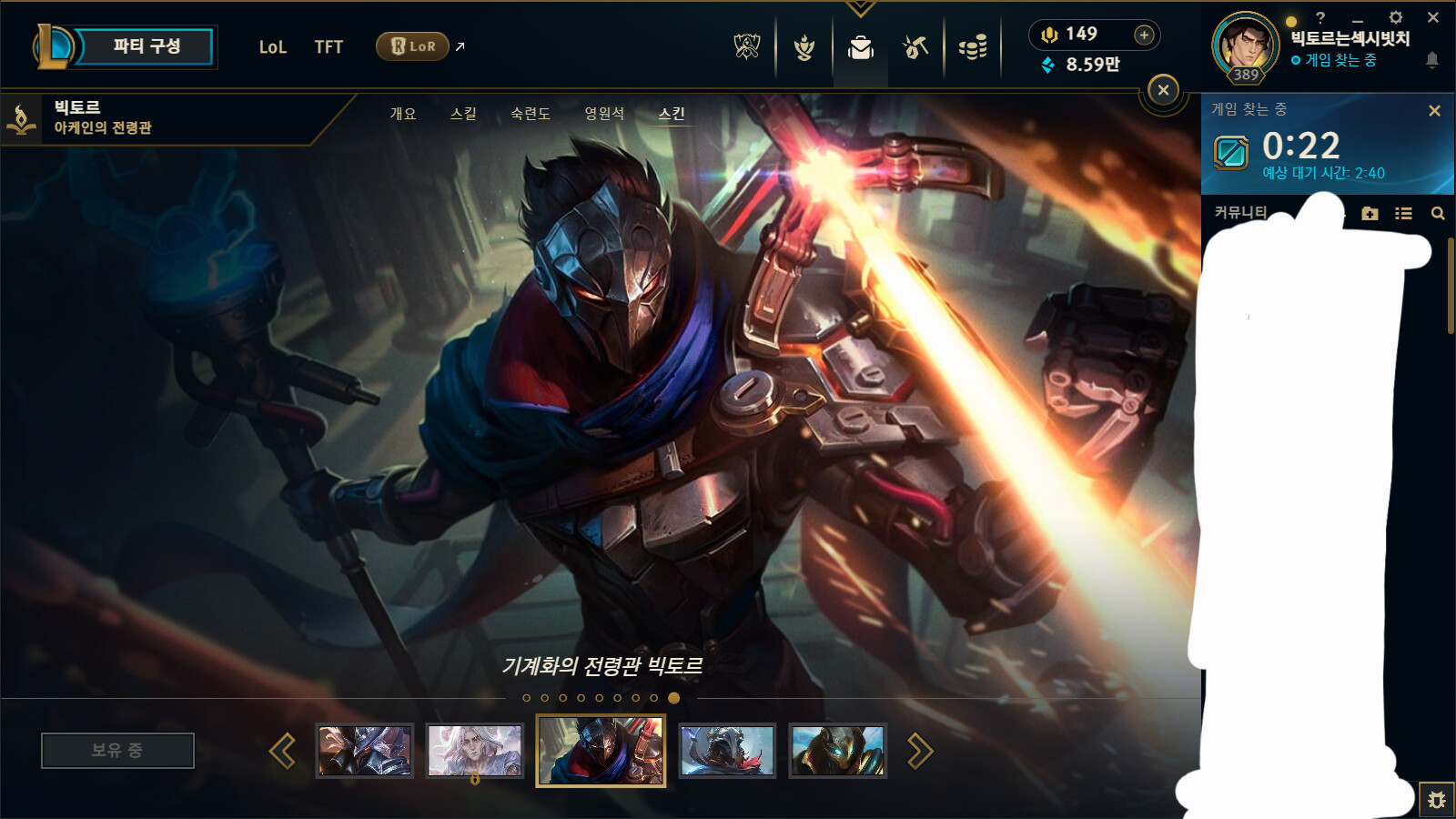Open client settings via the gear icon

pyautogui.click(x=1396, y=17)
